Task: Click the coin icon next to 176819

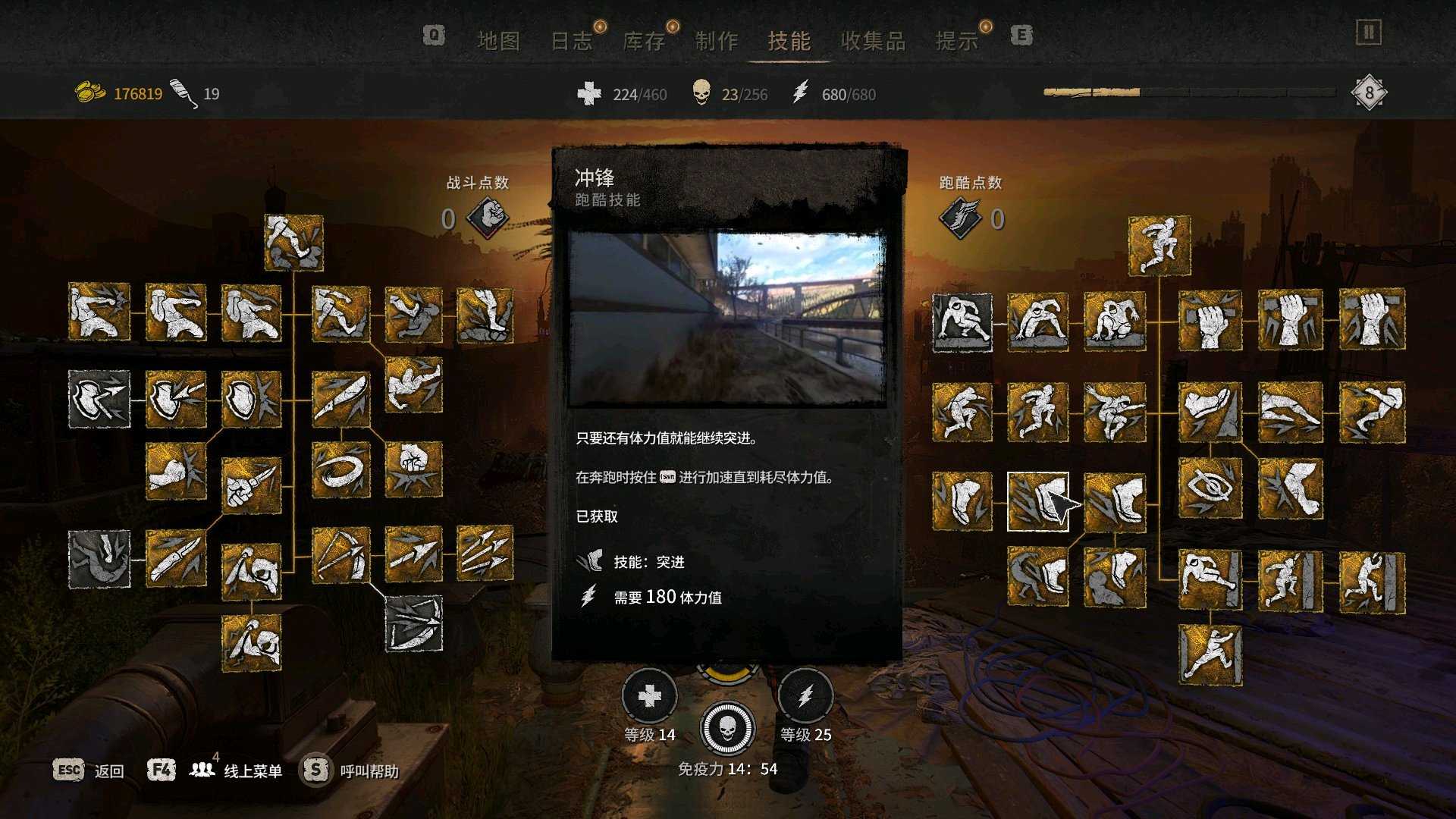Action: click(x=89, y=89)
